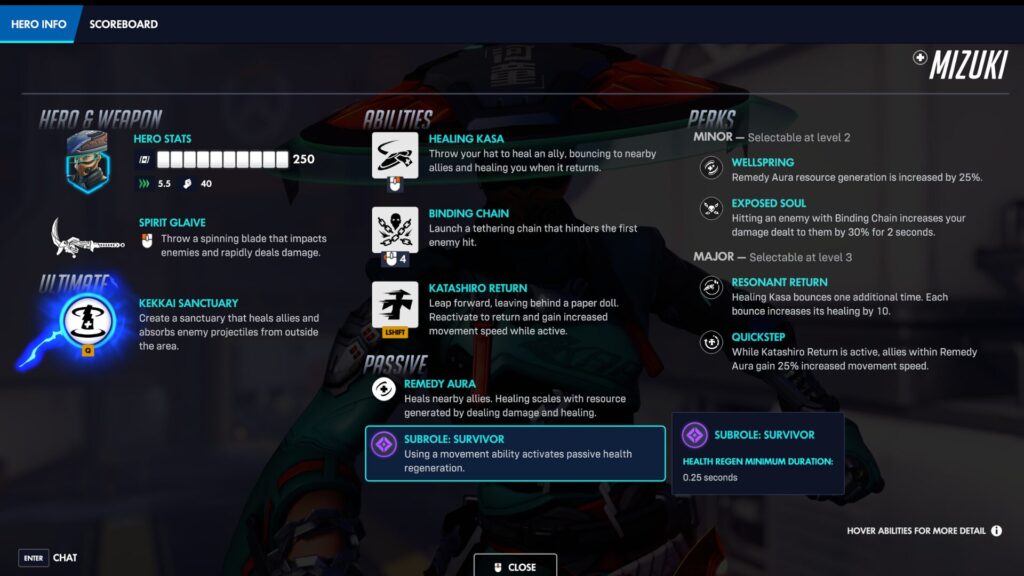Screen dimensions: 1024x576
Task: Select the Binding Chain ability icon
Action: coord(394,230)
